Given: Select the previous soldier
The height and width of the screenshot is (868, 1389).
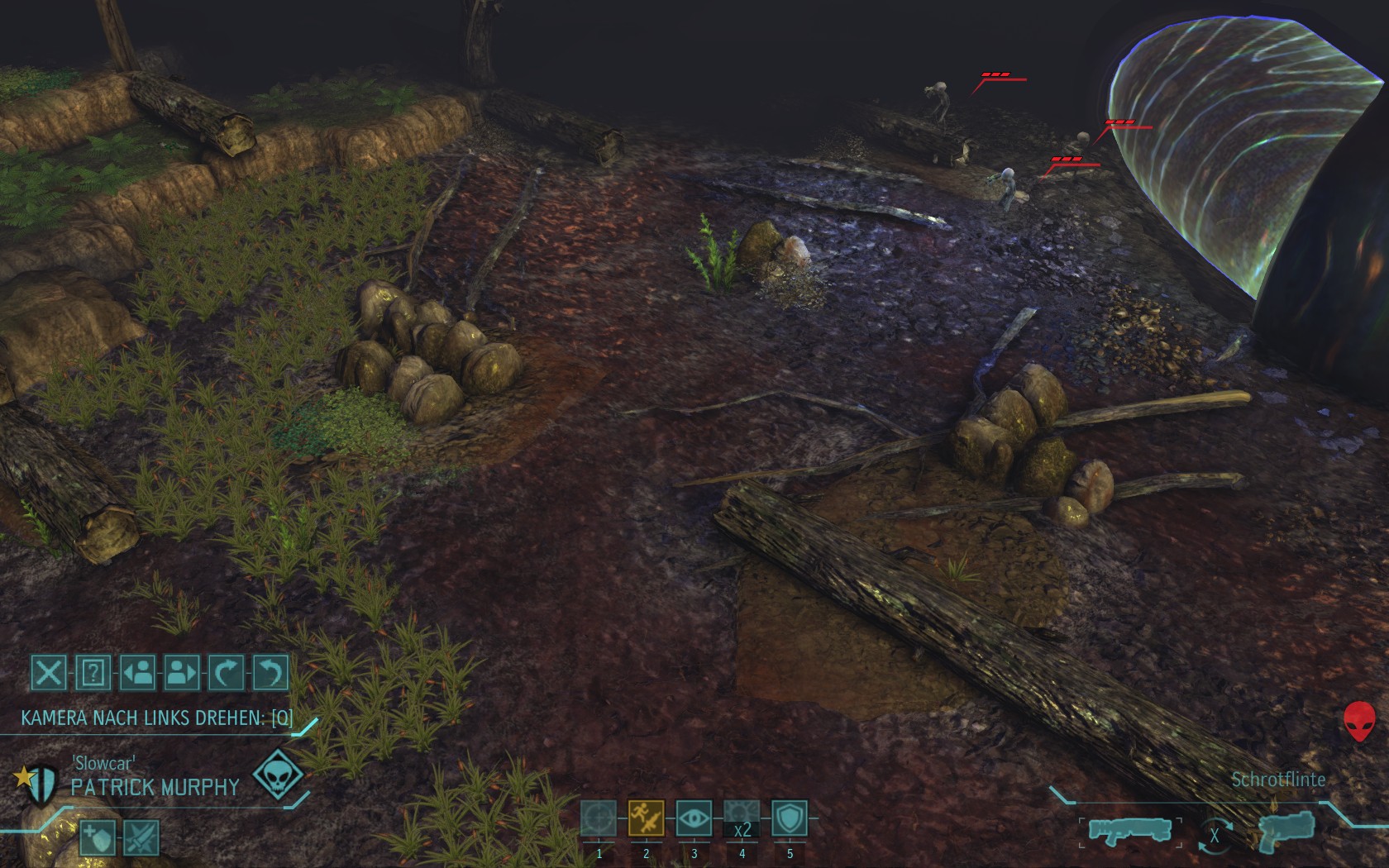Looking at the screenshot, I should pos(137,673).
